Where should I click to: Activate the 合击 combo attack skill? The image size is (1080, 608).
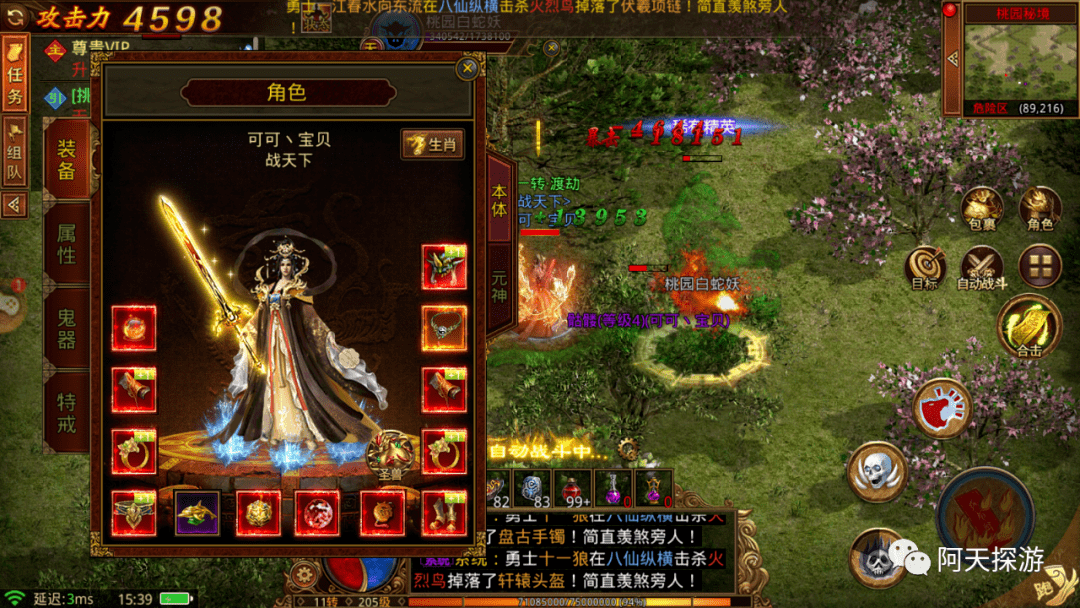pyautogui.click(x=1028, y=327)
